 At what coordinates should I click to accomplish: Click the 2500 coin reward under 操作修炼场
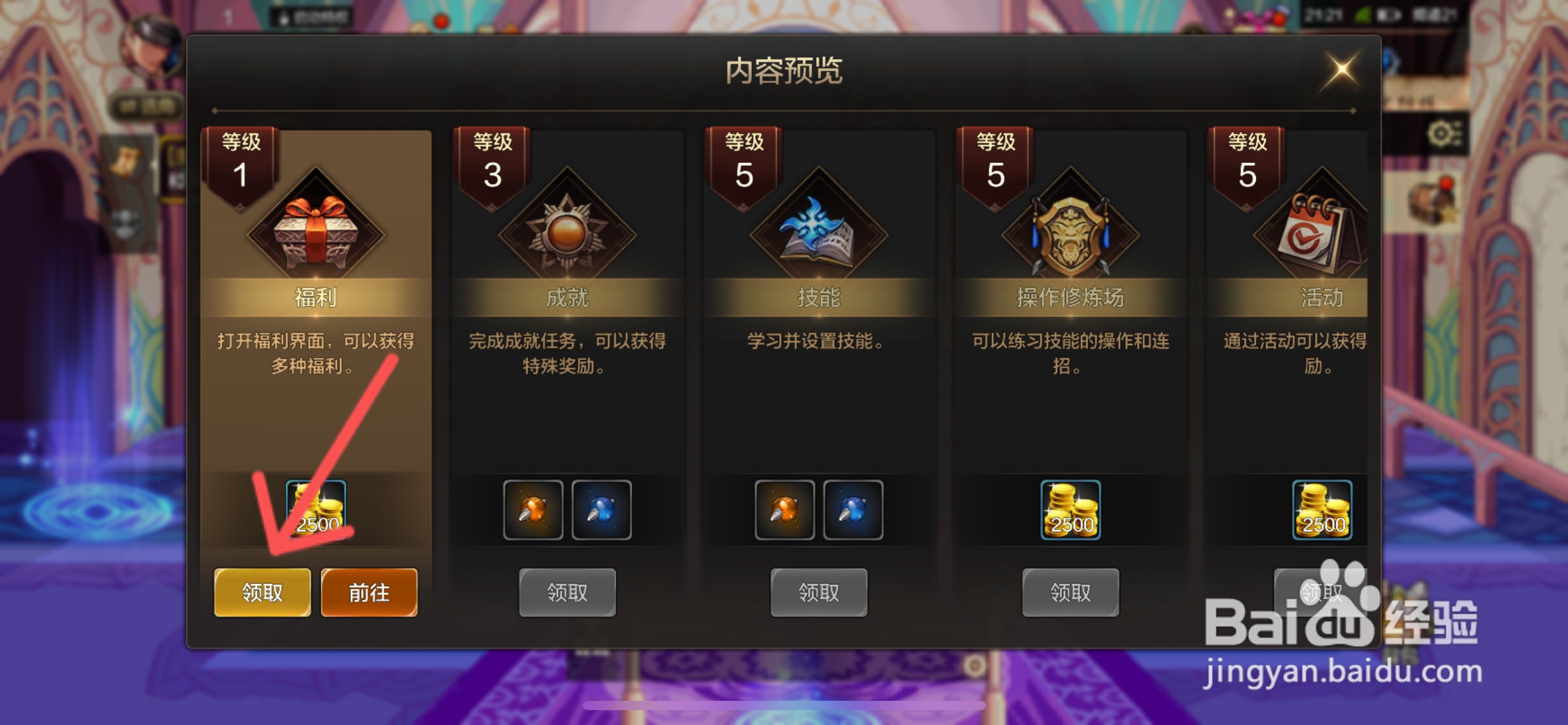coord(1069,509)
